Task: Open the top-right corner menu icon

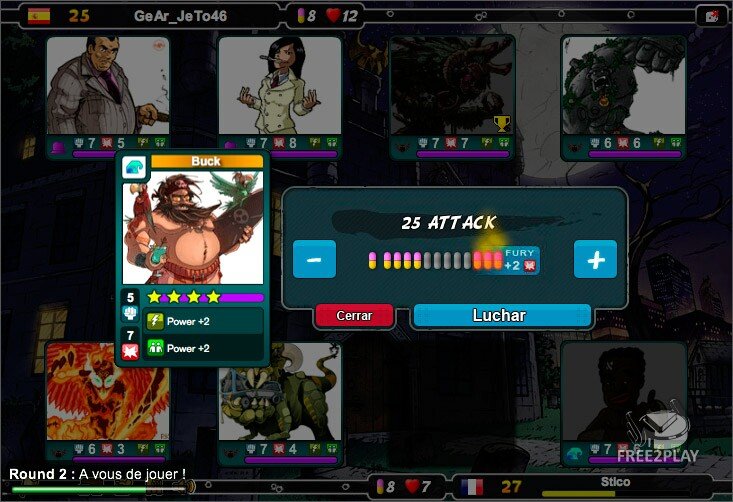Action: click(712, 15)
